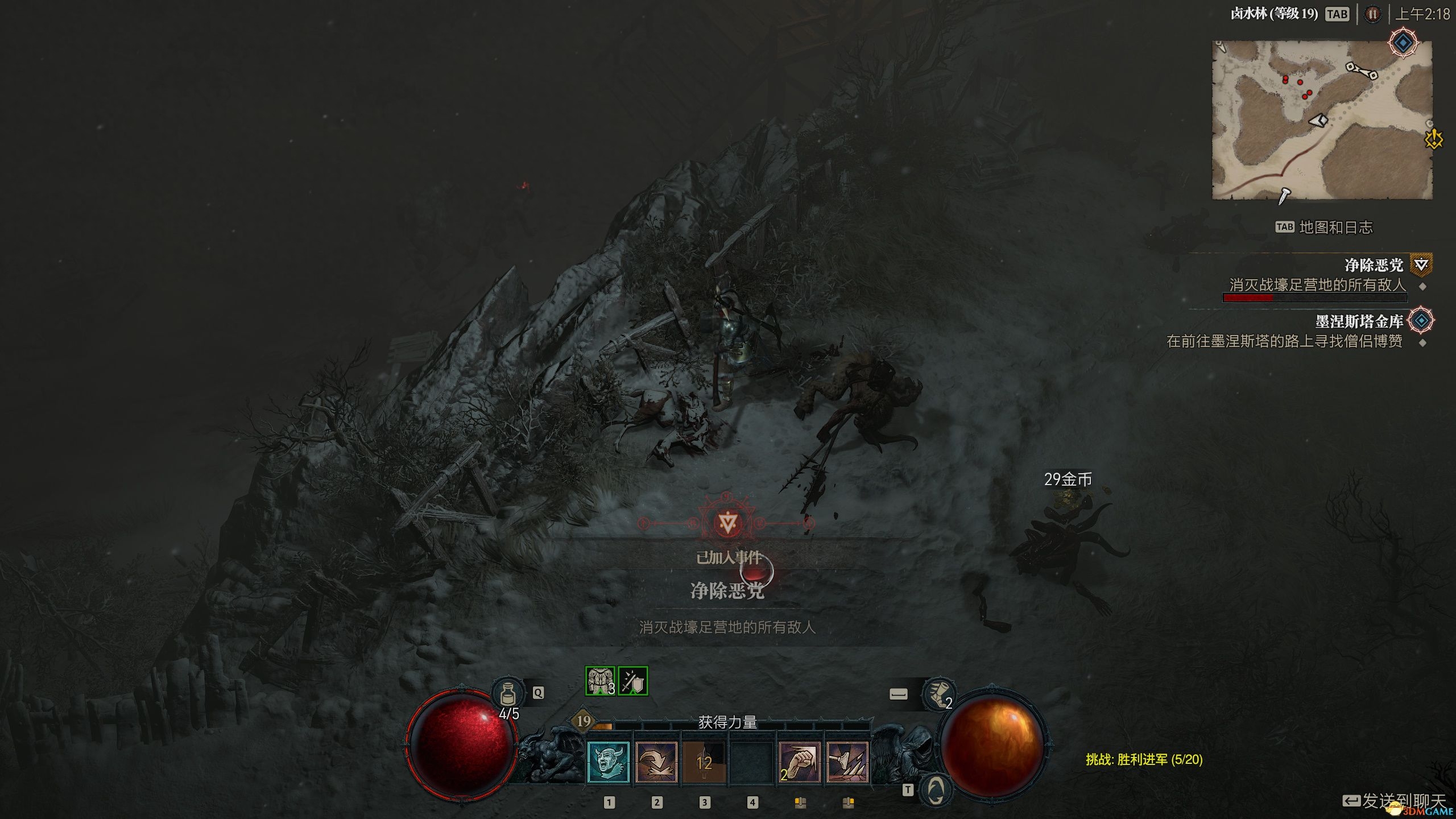This screenshot has width=1456, height=819.
Task: Open the chat via 发送到聊天
Action: (1393, 801)
